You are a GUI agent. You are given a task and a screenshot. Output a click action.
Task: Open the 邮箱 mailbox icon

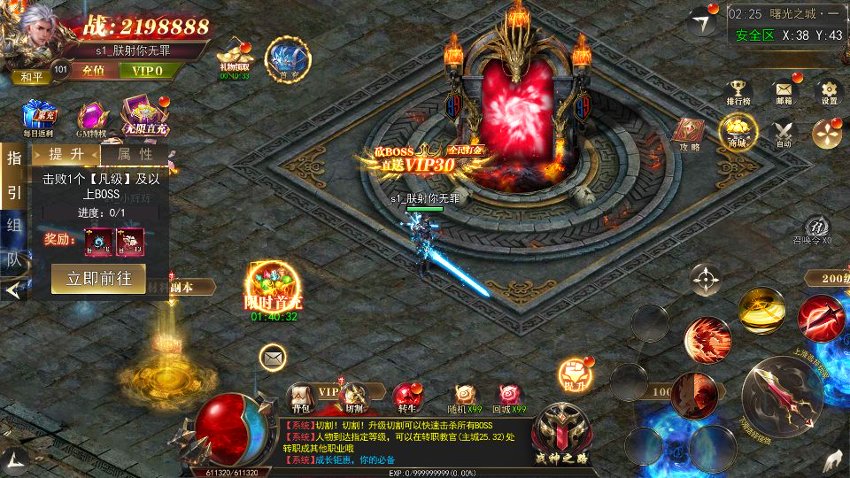pyautogui.click(x=786, y=92)
